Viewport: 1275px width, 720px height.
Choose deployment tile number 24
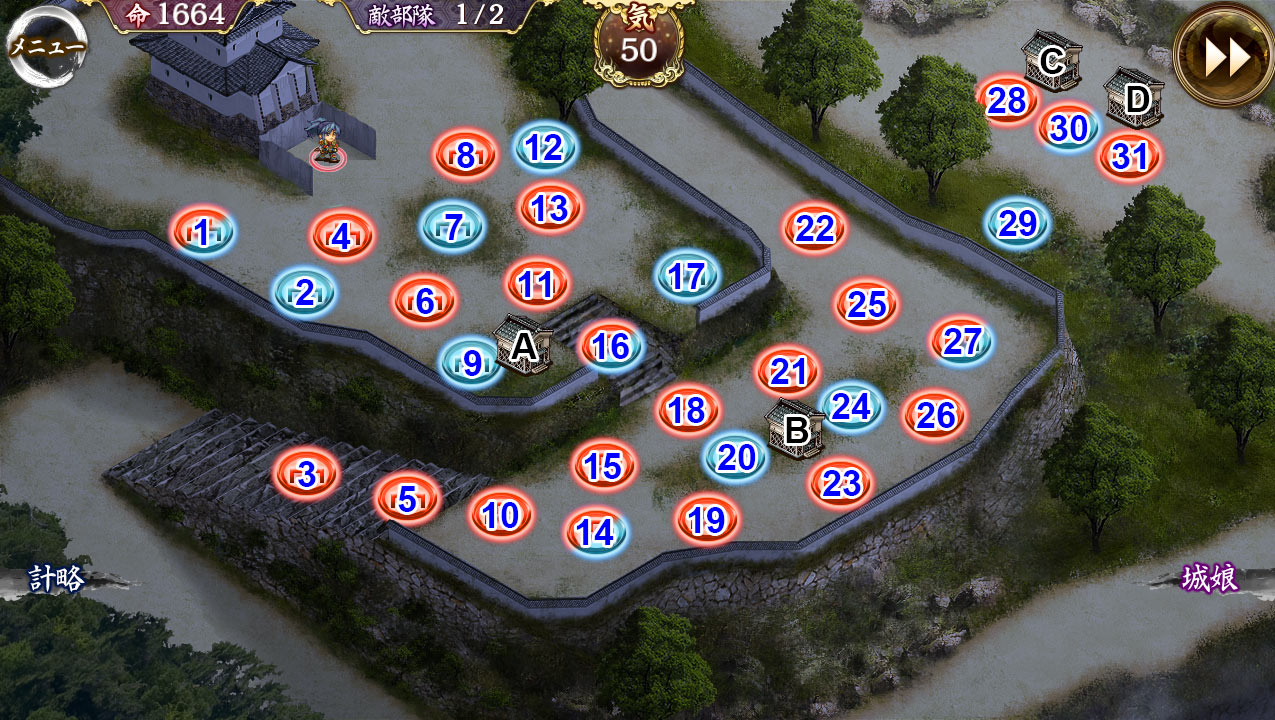tap(851, 407)
